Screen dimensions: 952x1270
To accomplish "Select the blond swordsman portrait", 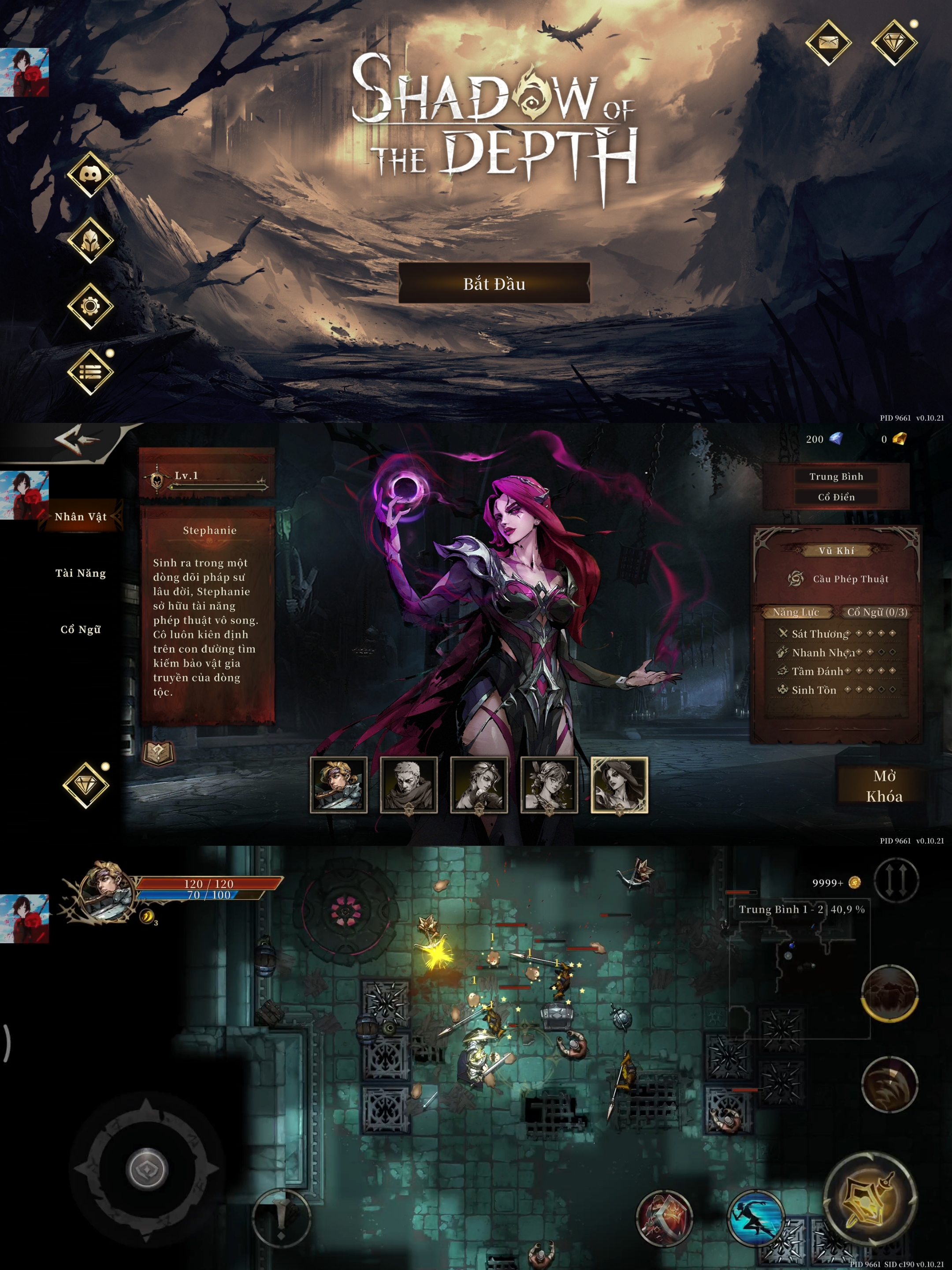I will pos(338,784).
